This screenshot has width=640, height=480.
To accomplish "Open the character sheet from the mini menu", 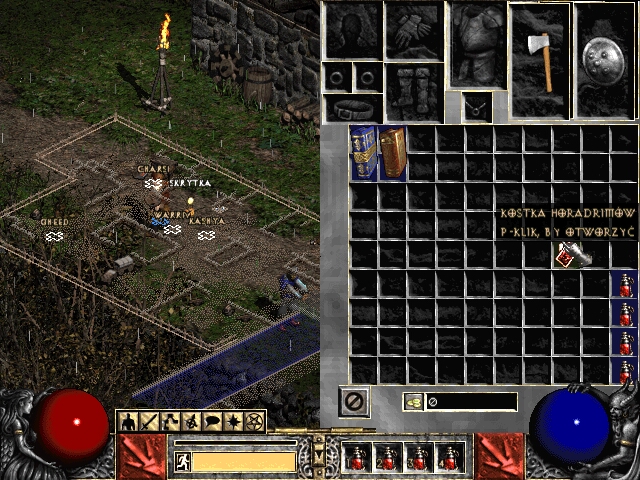I will 129,421.
